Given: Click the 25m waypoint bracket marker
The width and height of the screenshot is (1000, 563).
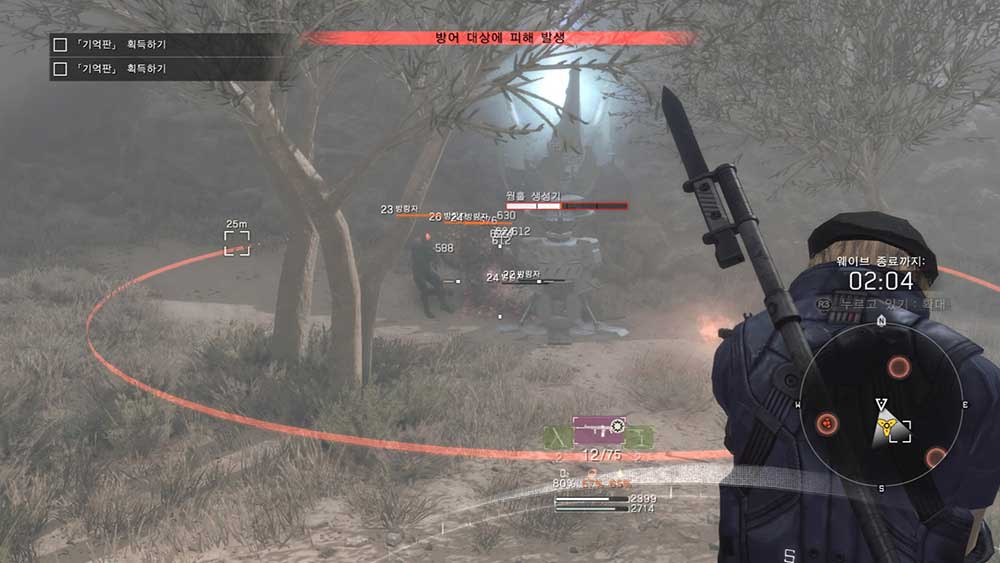Looking at the screenshot, I should click(237, 242).
